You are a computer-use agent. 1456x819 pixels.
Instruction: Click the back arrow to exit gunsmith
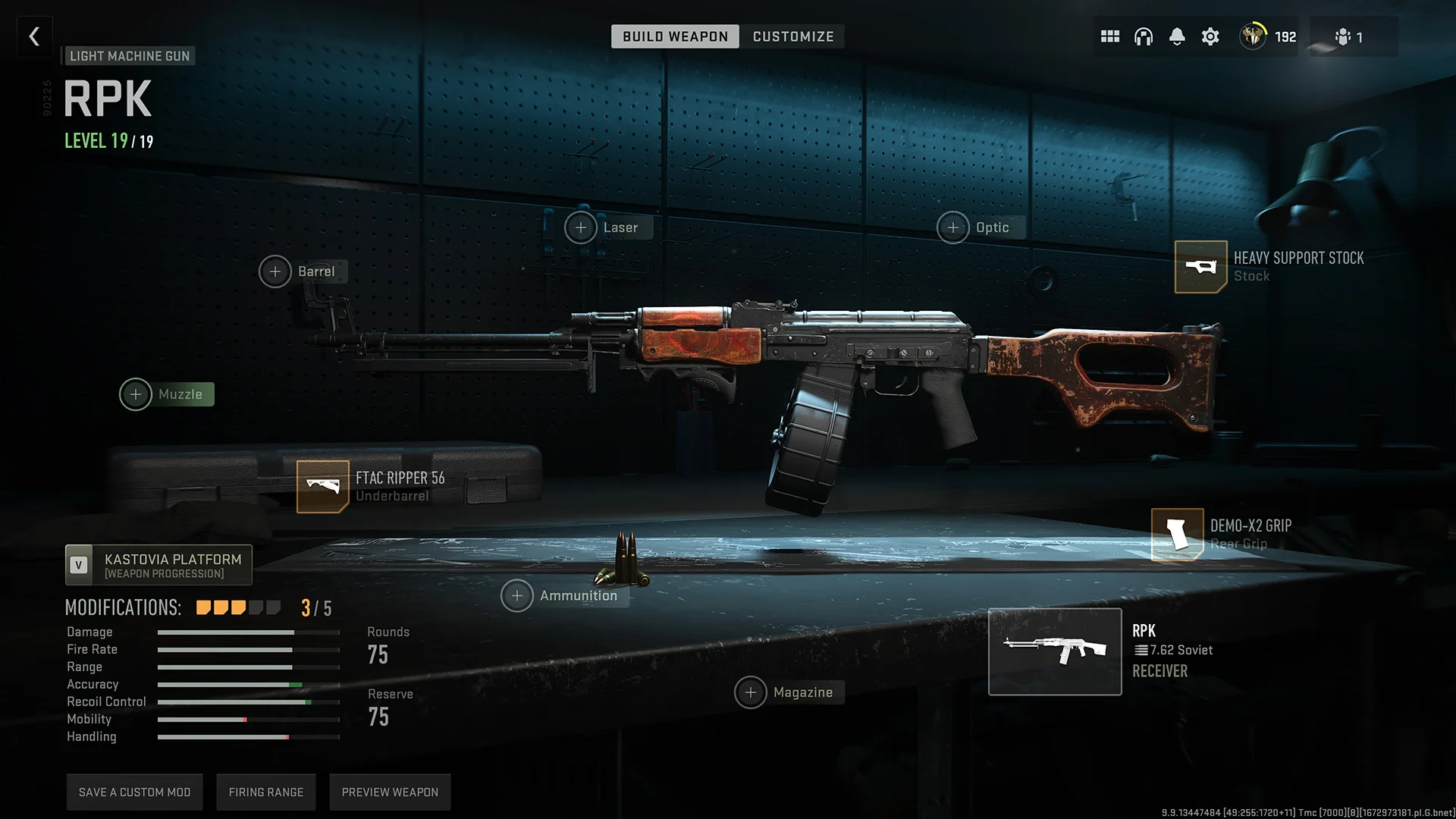pos(34,36)
